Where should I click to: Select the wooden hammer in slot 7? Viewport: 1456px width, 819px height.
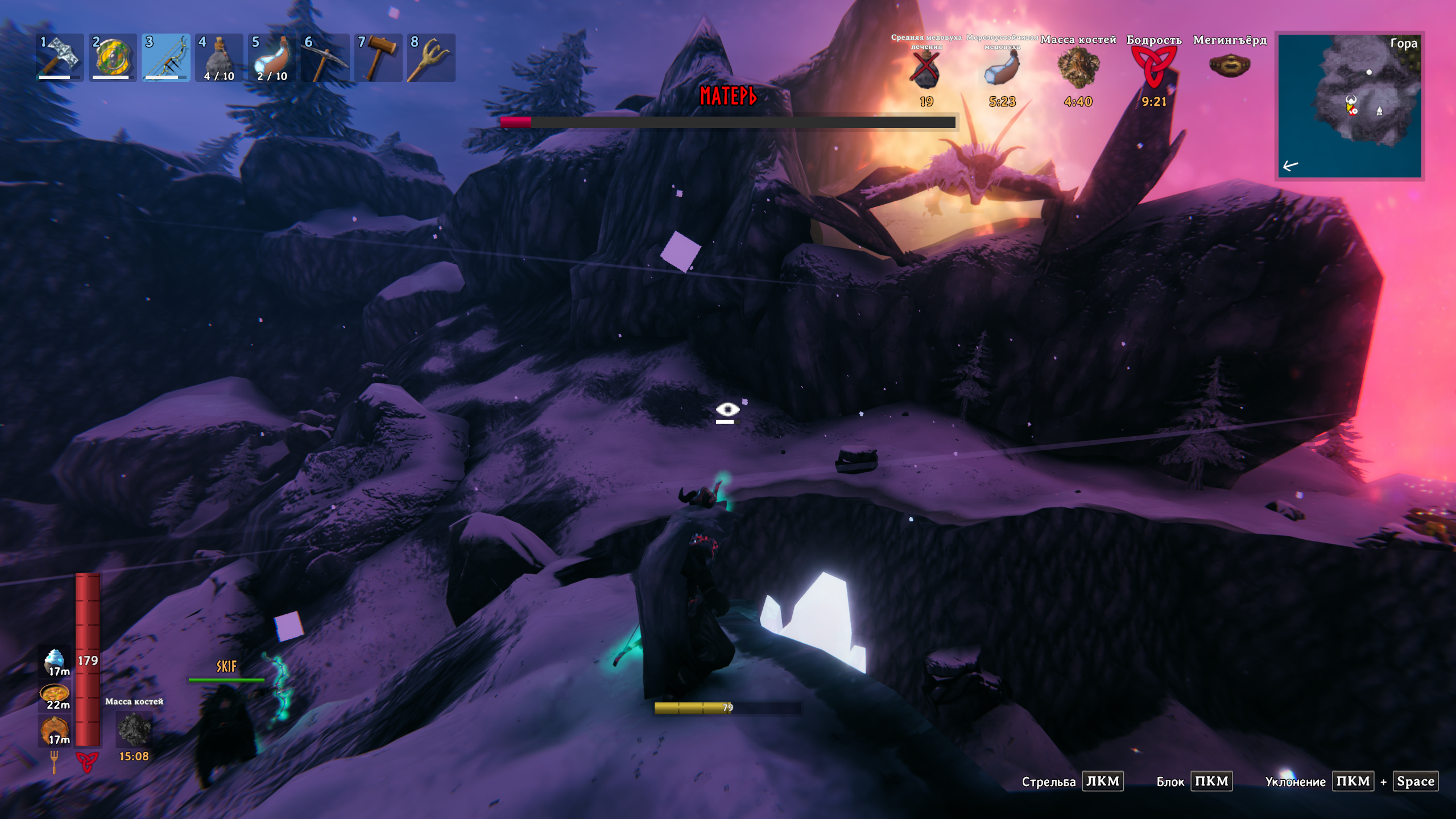point(378,57)
